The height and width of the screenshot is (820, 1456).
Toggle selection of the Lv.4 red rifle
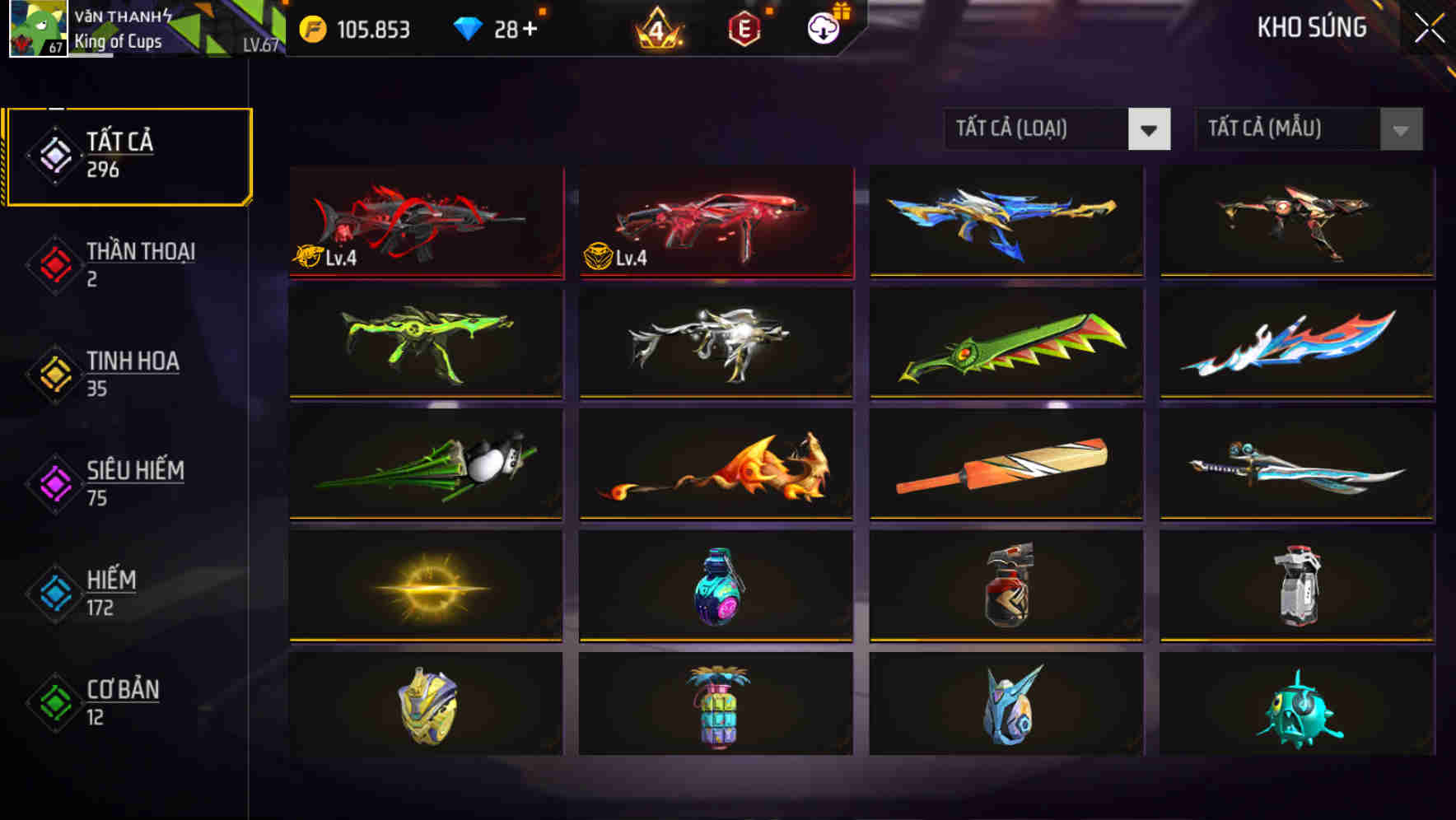(x=426, y=222)
